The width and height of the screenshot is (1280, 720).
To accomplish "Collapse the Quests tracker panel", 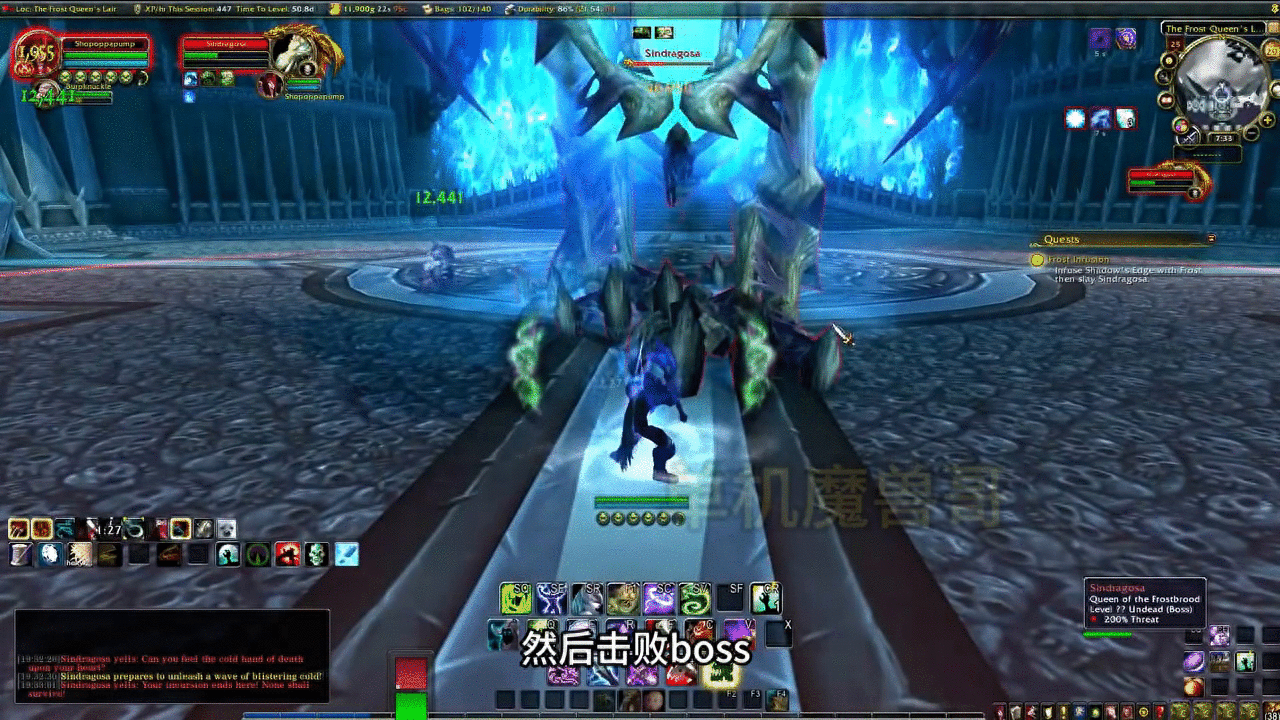I will tap(1211, 239).
